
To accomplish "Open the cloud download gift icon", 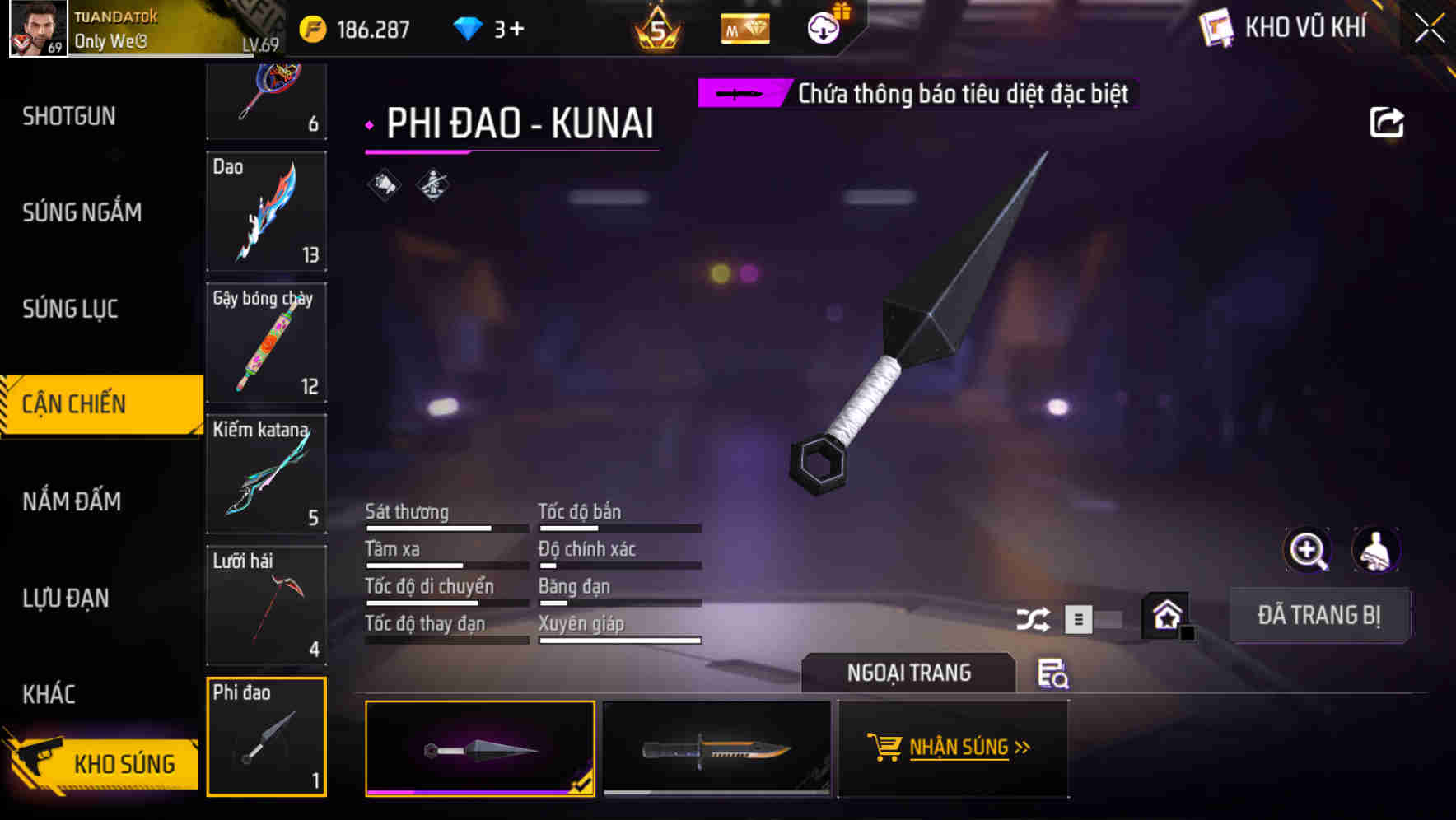I will [x=822, y=26].
